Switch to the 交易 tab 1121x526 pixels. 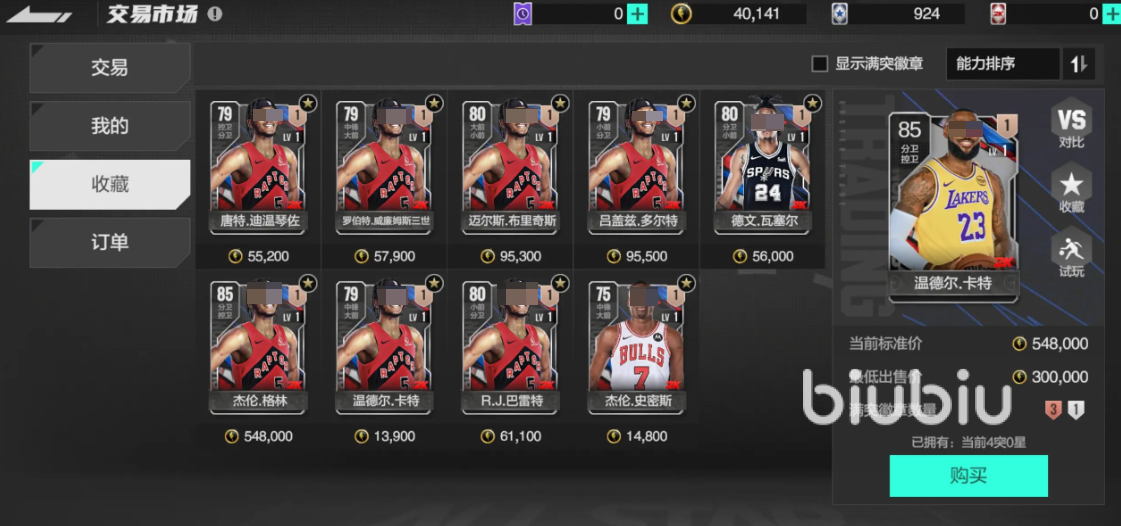coord(110,68)
